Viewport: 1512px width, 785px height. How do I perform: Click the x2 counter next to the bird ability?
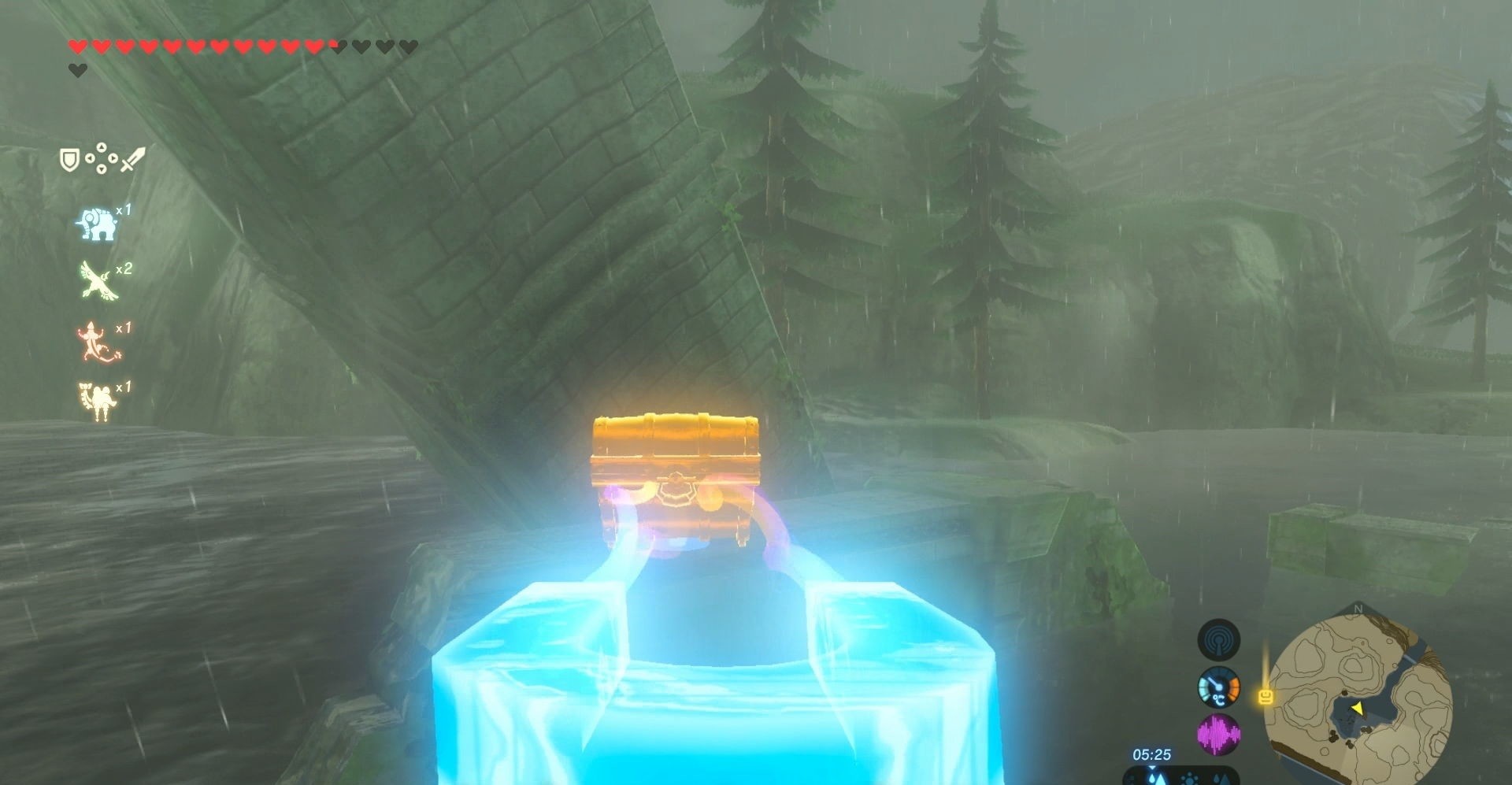click(x=123, y=268)
